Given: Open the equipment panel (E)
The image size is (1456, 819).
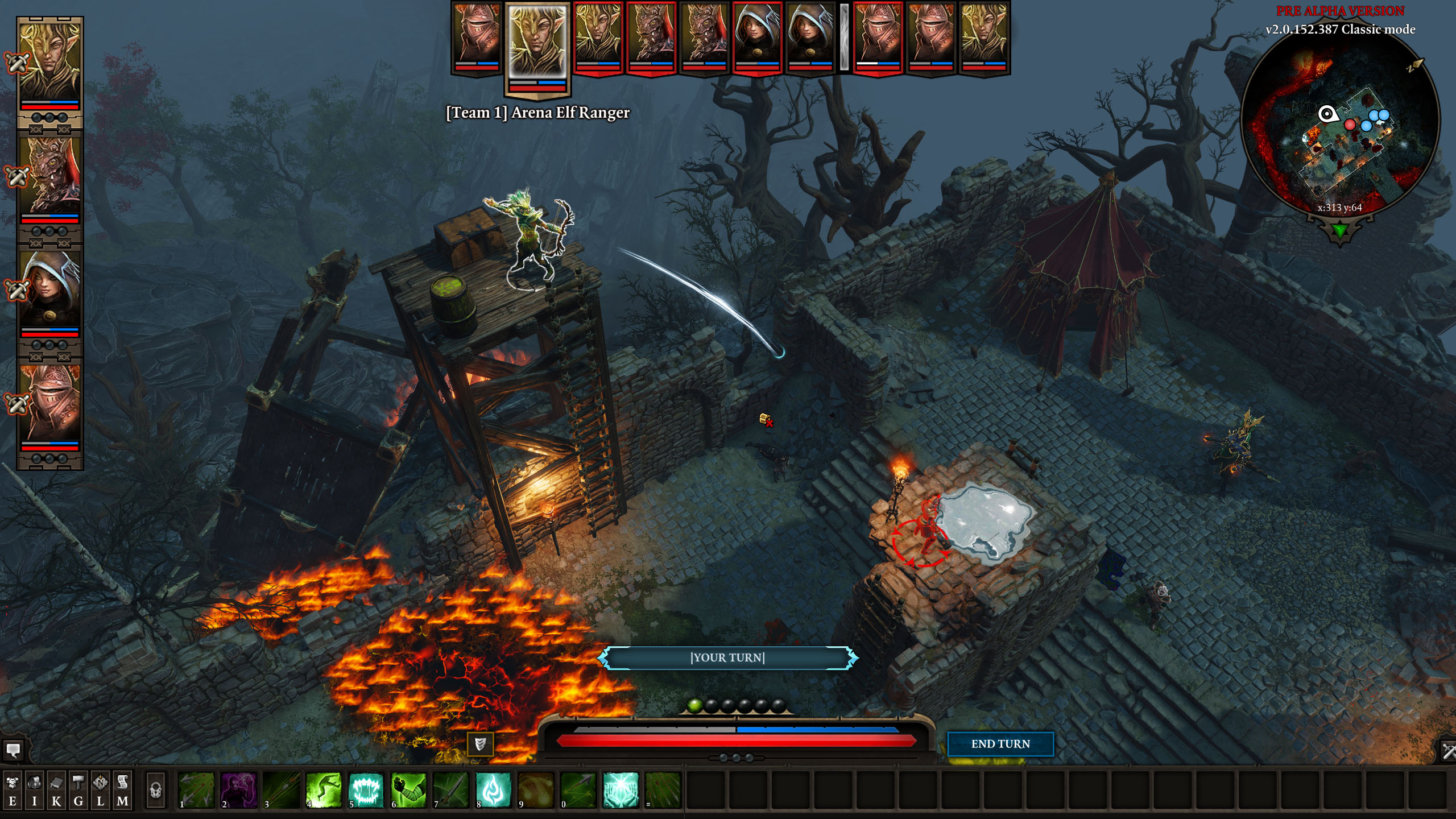Looking at the screenshot, I should pos(13,790).
